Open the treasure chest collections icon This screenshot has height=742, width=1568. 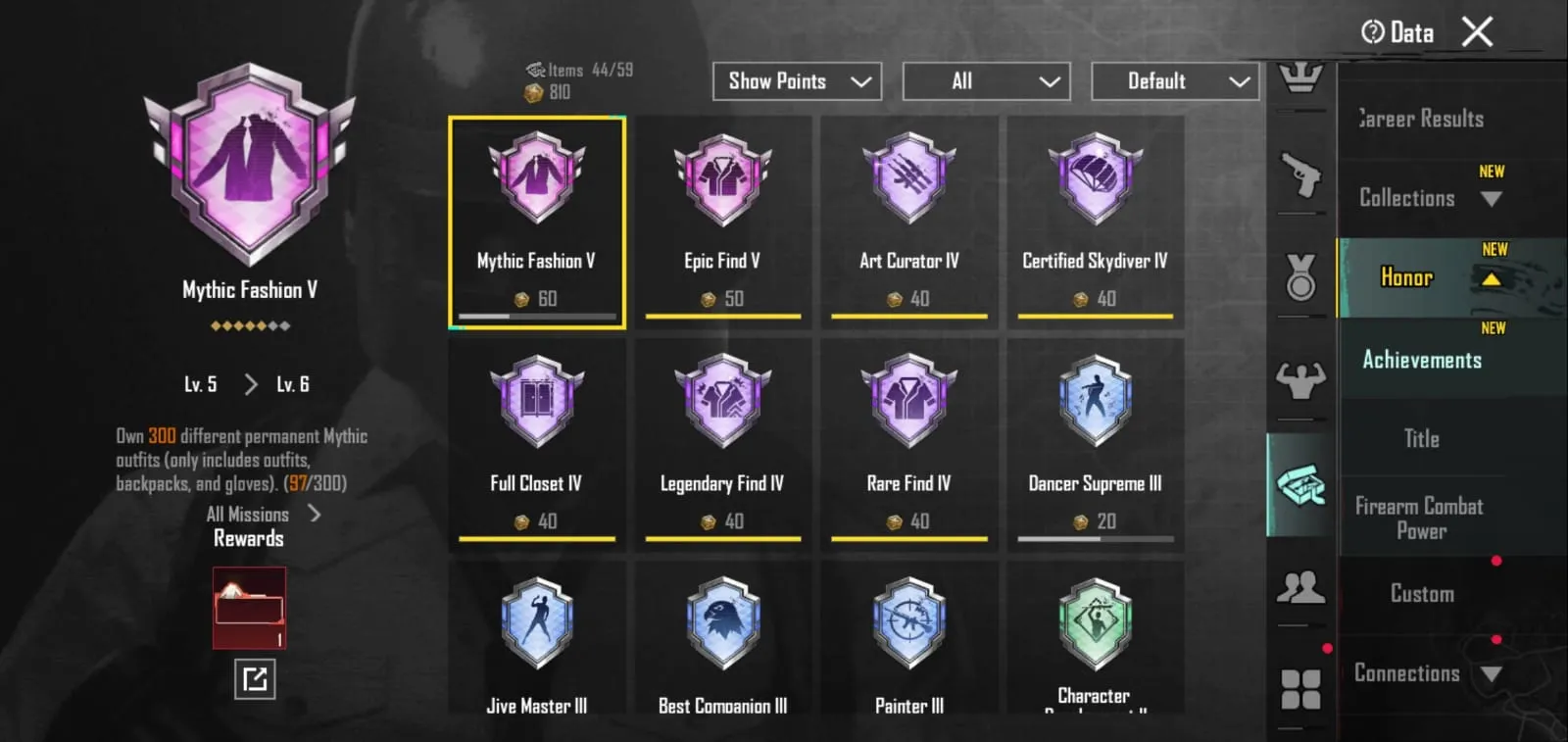pyautogui.click(x=1301, y=484)
